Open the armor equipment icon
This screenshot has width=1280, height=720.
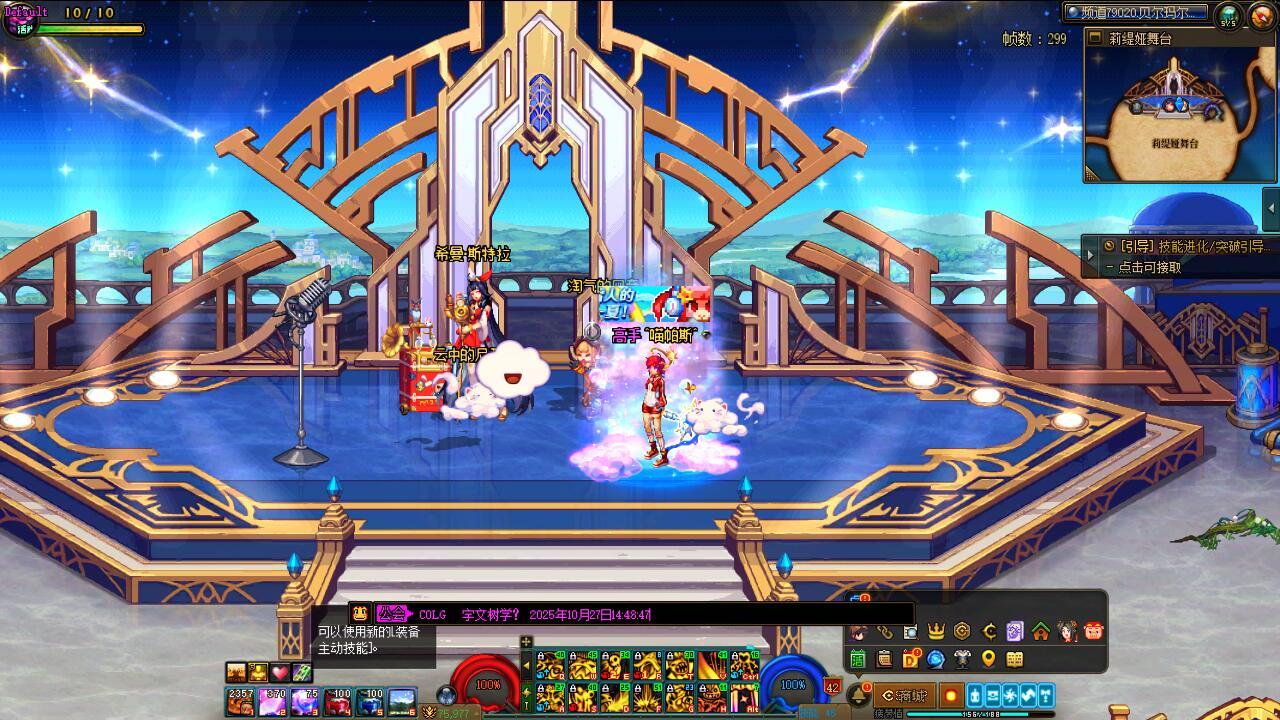962,659
